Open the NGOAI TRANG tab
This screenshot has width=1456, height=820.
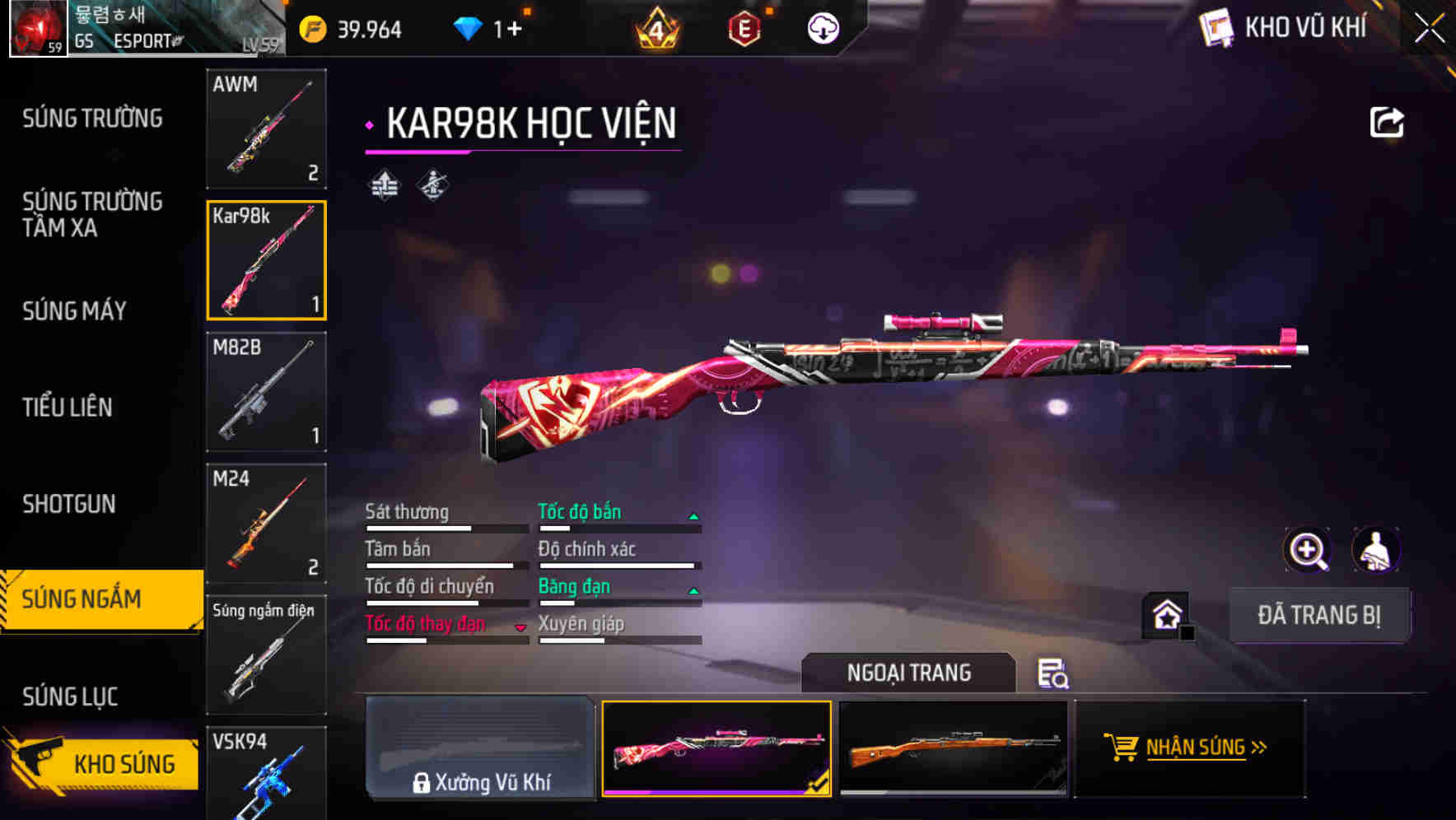tap(909, 673)
